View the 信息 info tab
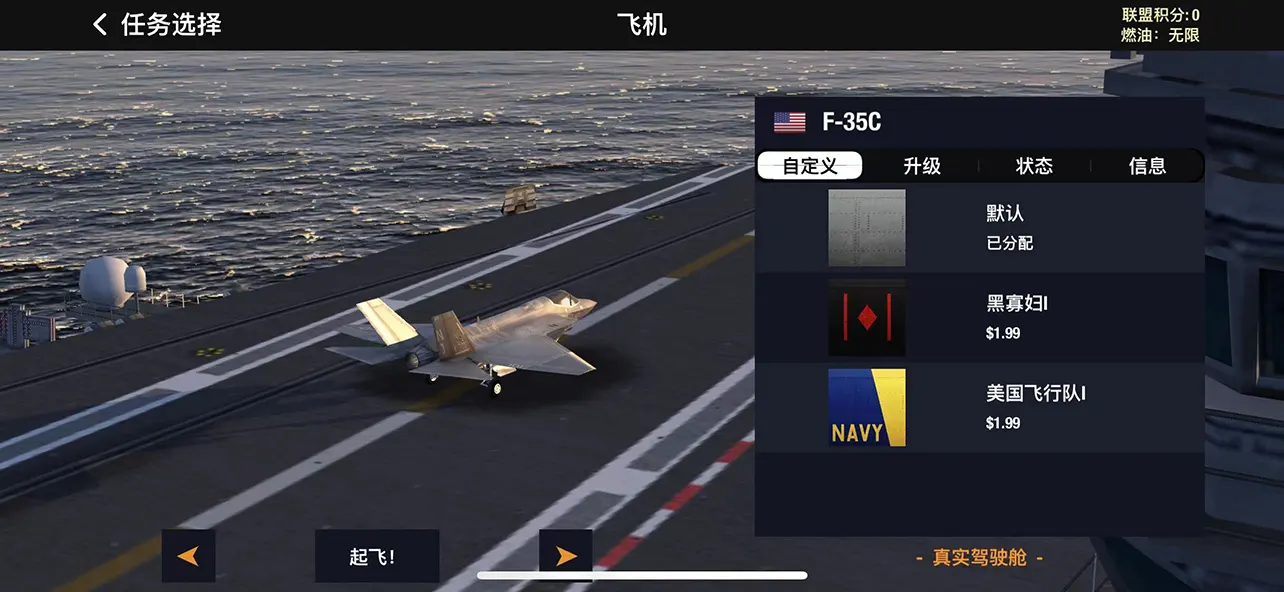Image resolution: width=1284 pixels, height=592 pixels. pyautogui.click(x=1147, y=166)
